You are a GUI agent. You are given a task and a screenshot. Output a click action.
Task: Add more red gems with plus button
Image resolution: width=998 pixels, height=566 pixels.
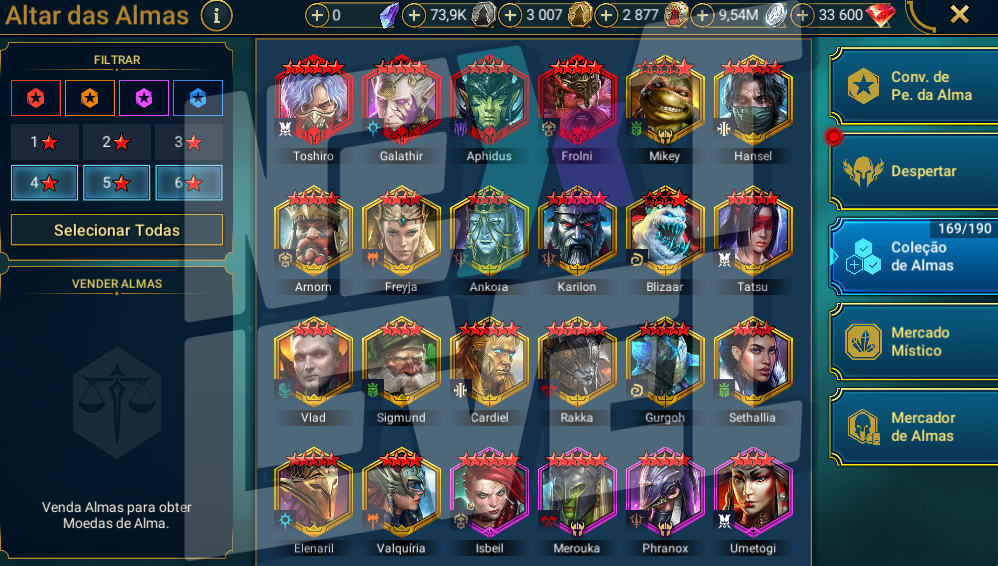click(802, 15)
